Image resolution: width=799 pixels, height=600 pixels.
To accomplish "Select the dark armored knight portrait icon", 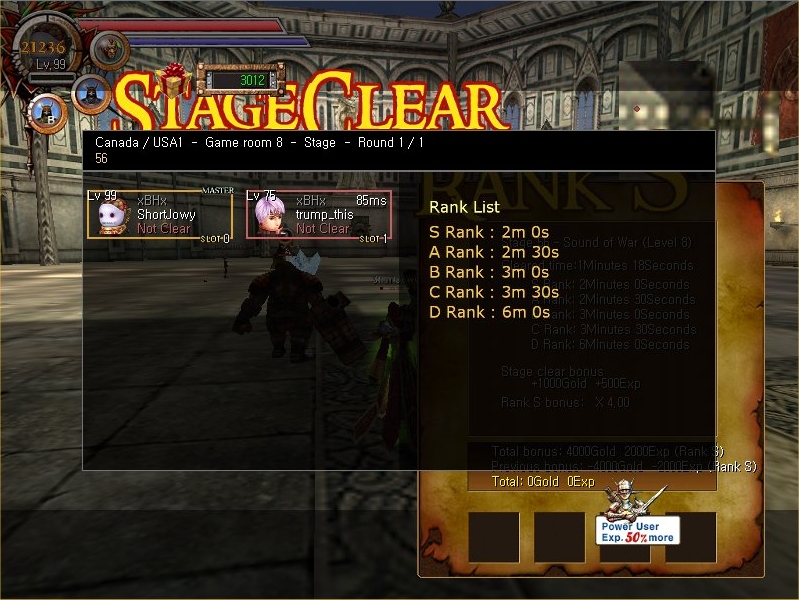I will (90, 93).
